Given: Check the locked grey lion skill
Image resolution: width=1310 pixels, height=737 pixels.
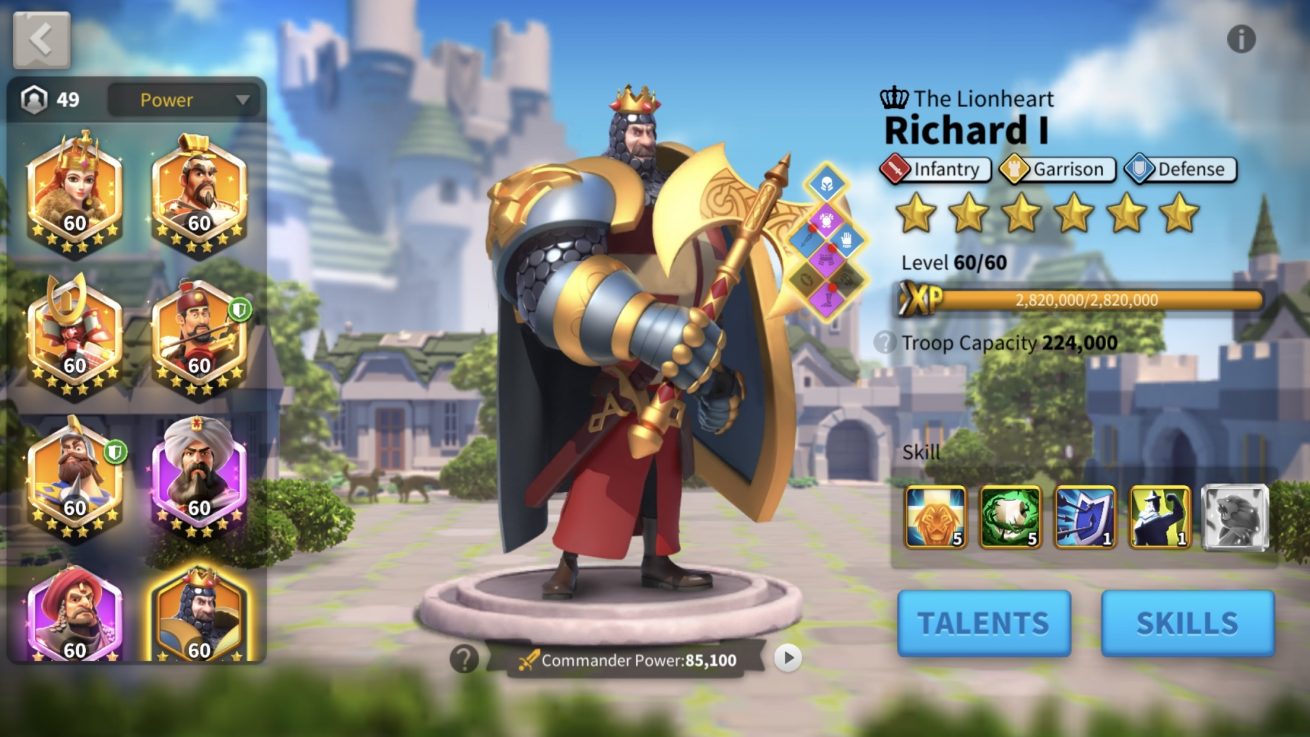Looking at the screenshot, I should coord(1234,517).
